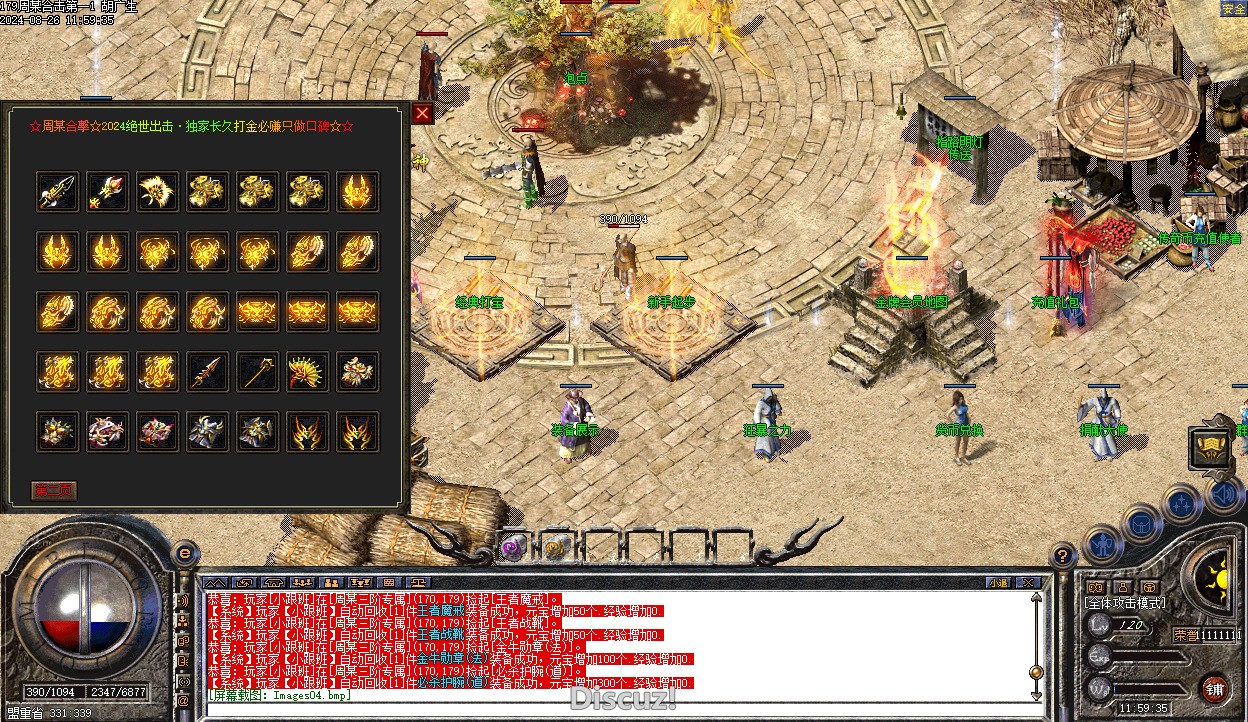Open the golden scroll side menu icon
Image resolution: width=1248 pixels, height=722 pixels.
(x=1210, y=447)
